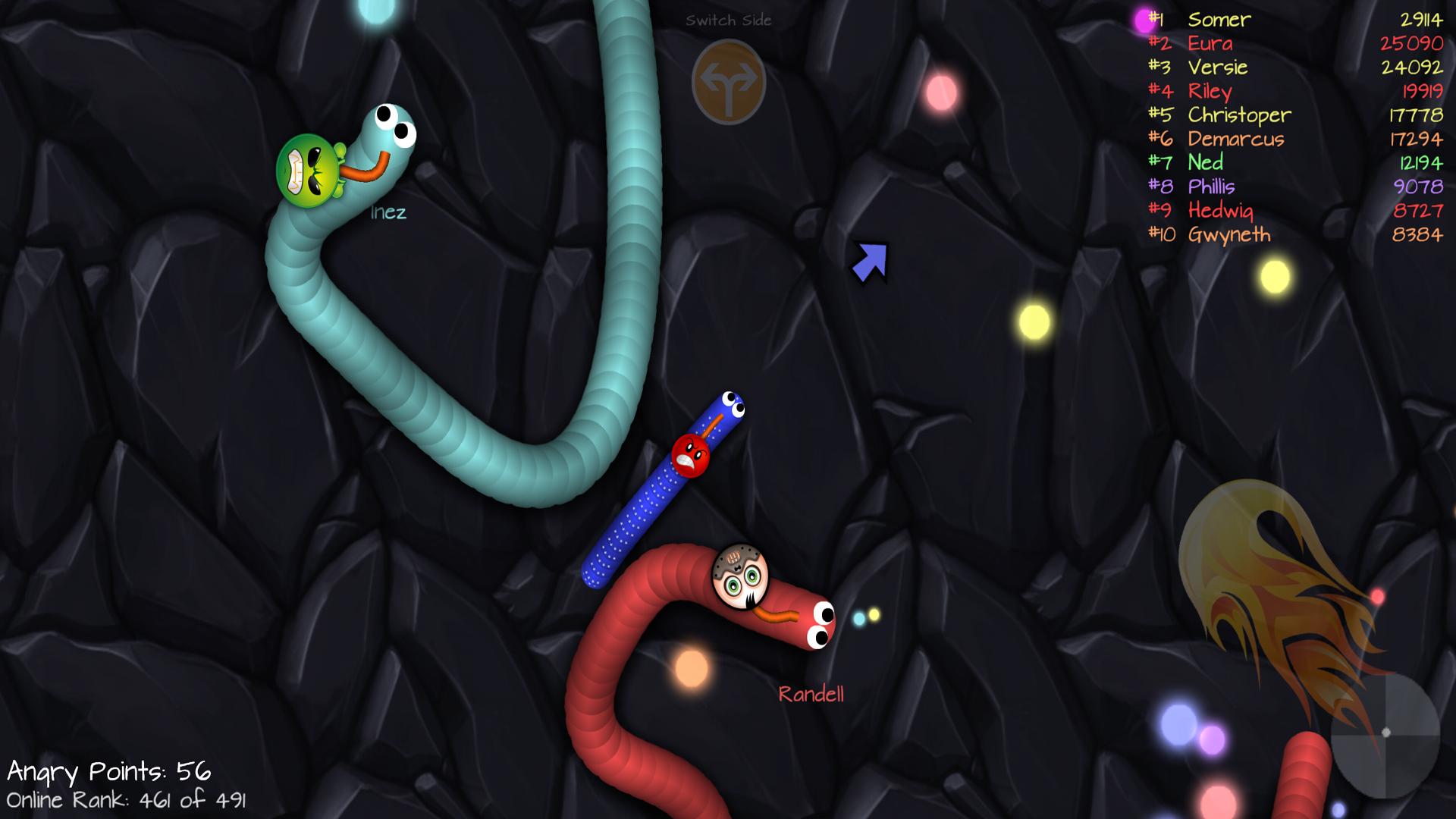Click the Randell name label
Screen dimensions: 1456x819
[x=812, y=694]
